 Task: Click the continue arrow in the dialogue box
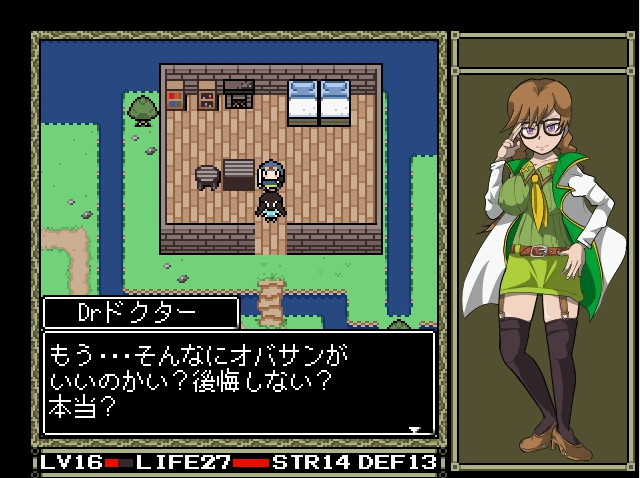coord(415,430)
